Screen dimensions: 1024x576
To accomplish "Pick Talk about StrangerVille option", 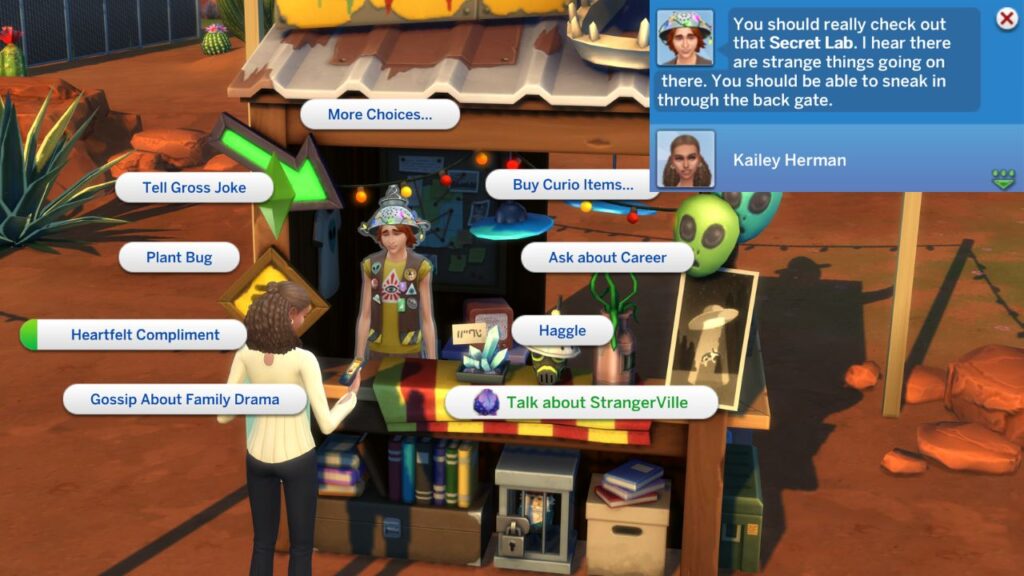I will click(581, 402).
